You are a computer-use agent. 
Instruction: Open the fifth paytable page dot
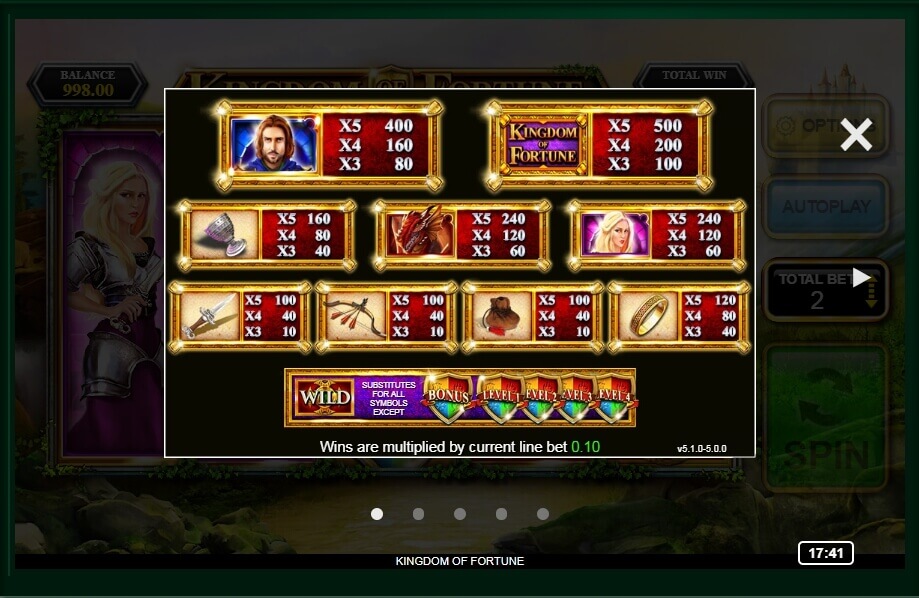[x=543, y=514]
